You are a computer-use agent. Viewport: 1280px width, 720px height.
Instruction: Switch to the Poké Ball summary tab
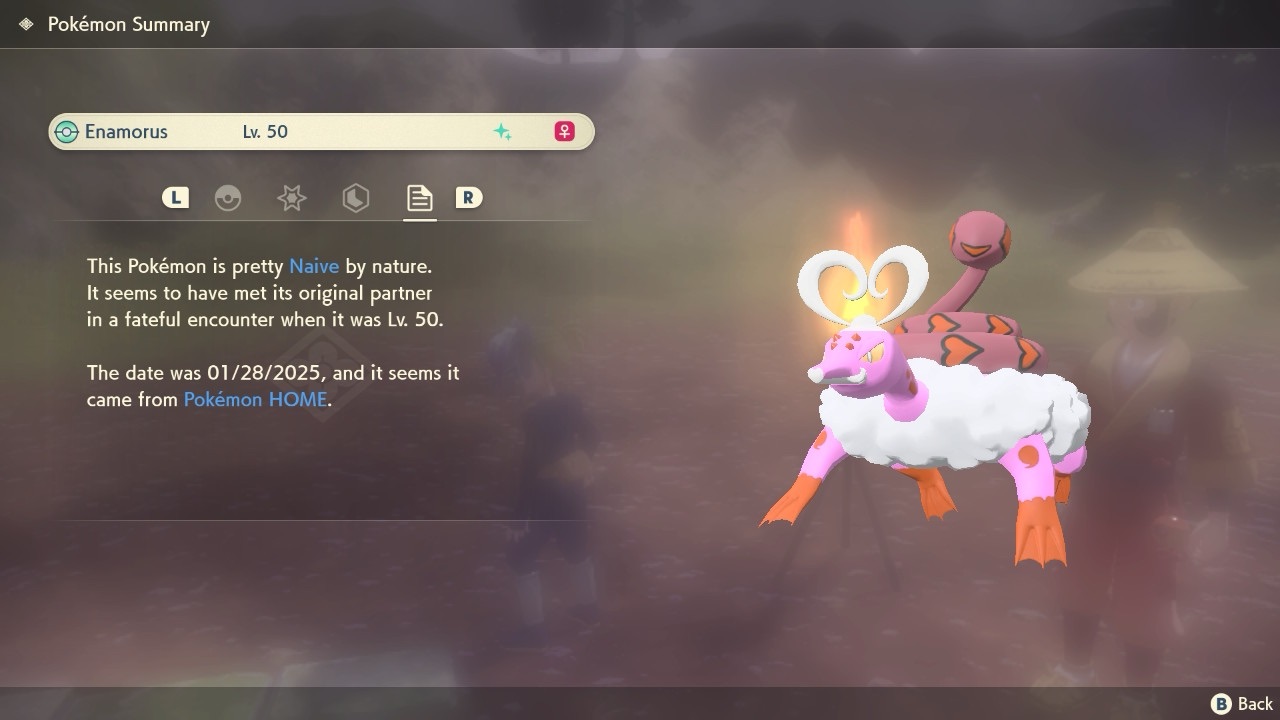228,198
